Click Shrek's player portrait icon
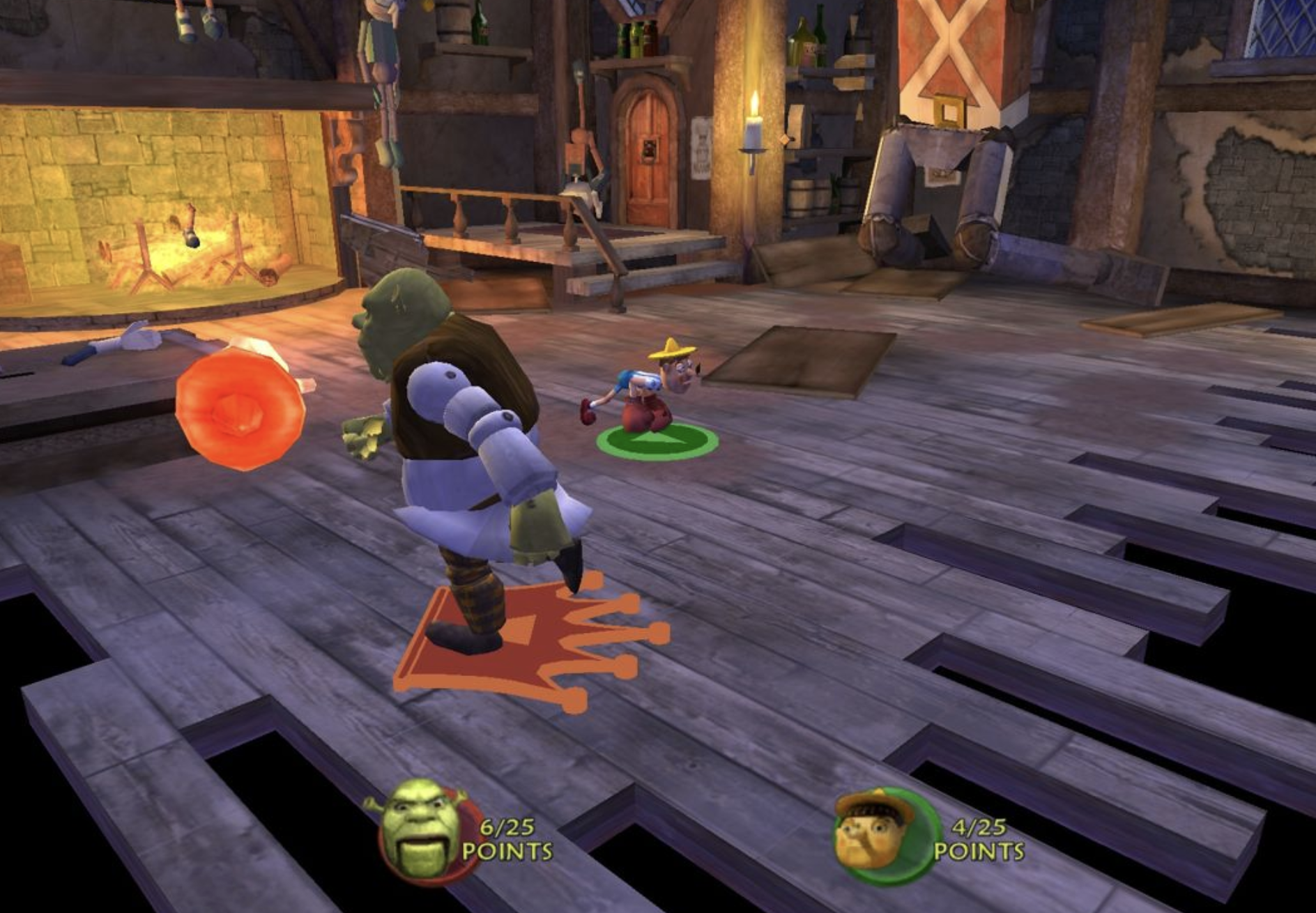The width and height of the screenshot is (1316, 913). (x=423, y=831)
